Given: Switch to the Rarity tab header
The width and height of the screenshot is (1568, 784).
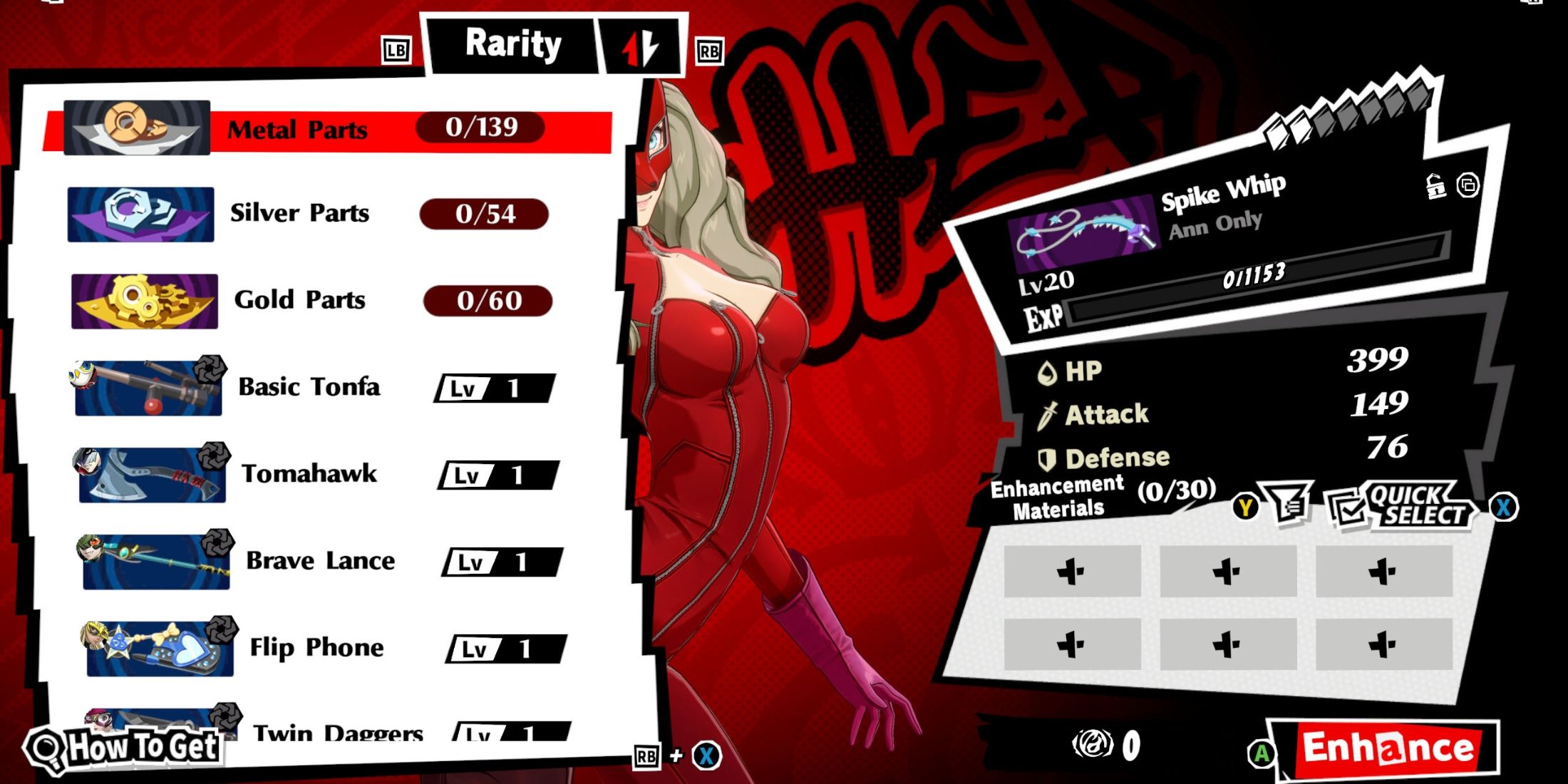Looking at the screenshot, I should [x=512, y=44].
